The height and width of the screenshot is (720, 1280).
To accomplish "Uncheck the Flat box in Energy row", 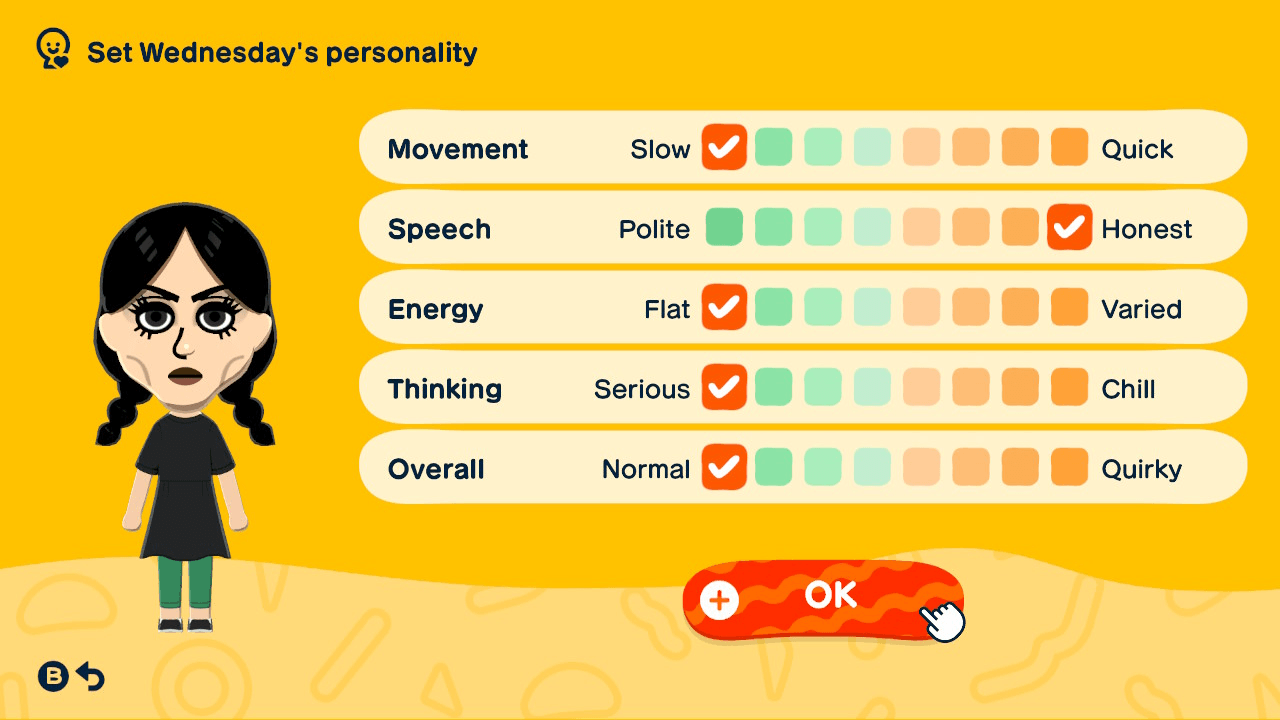I will coord(723,308).
